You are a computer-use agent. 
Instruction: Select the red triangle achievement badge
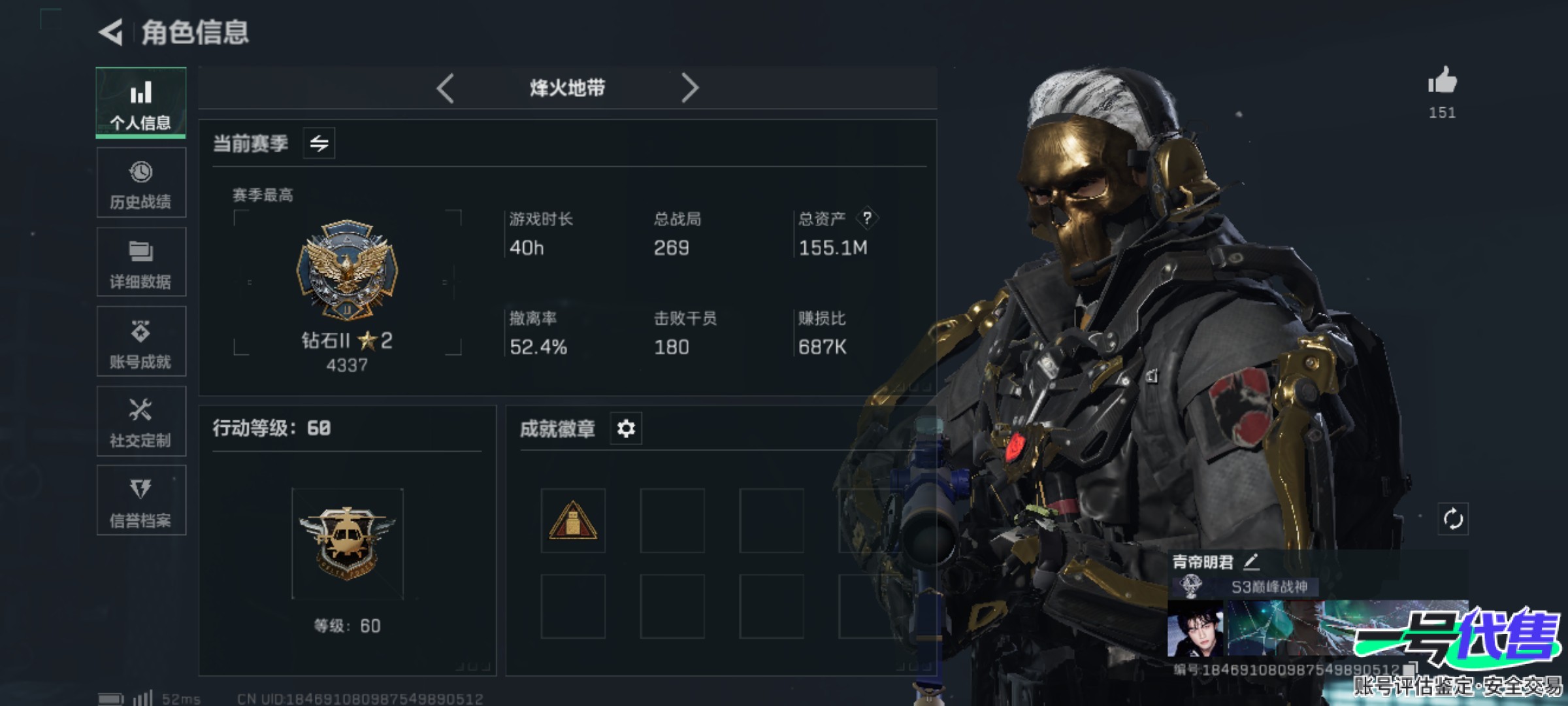click(x=573, y=521)
